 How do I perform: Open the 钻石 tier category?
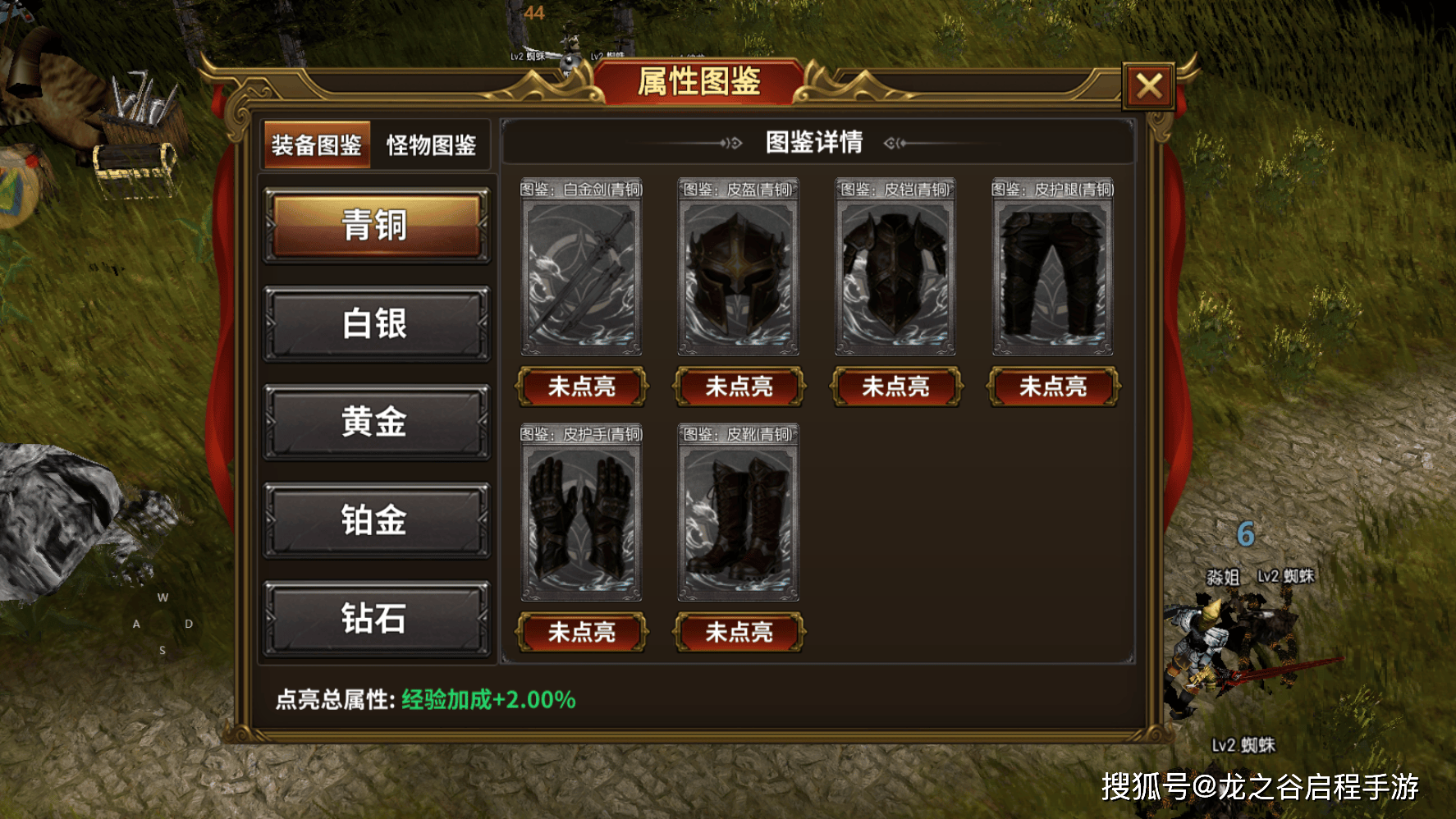(376, 618)
